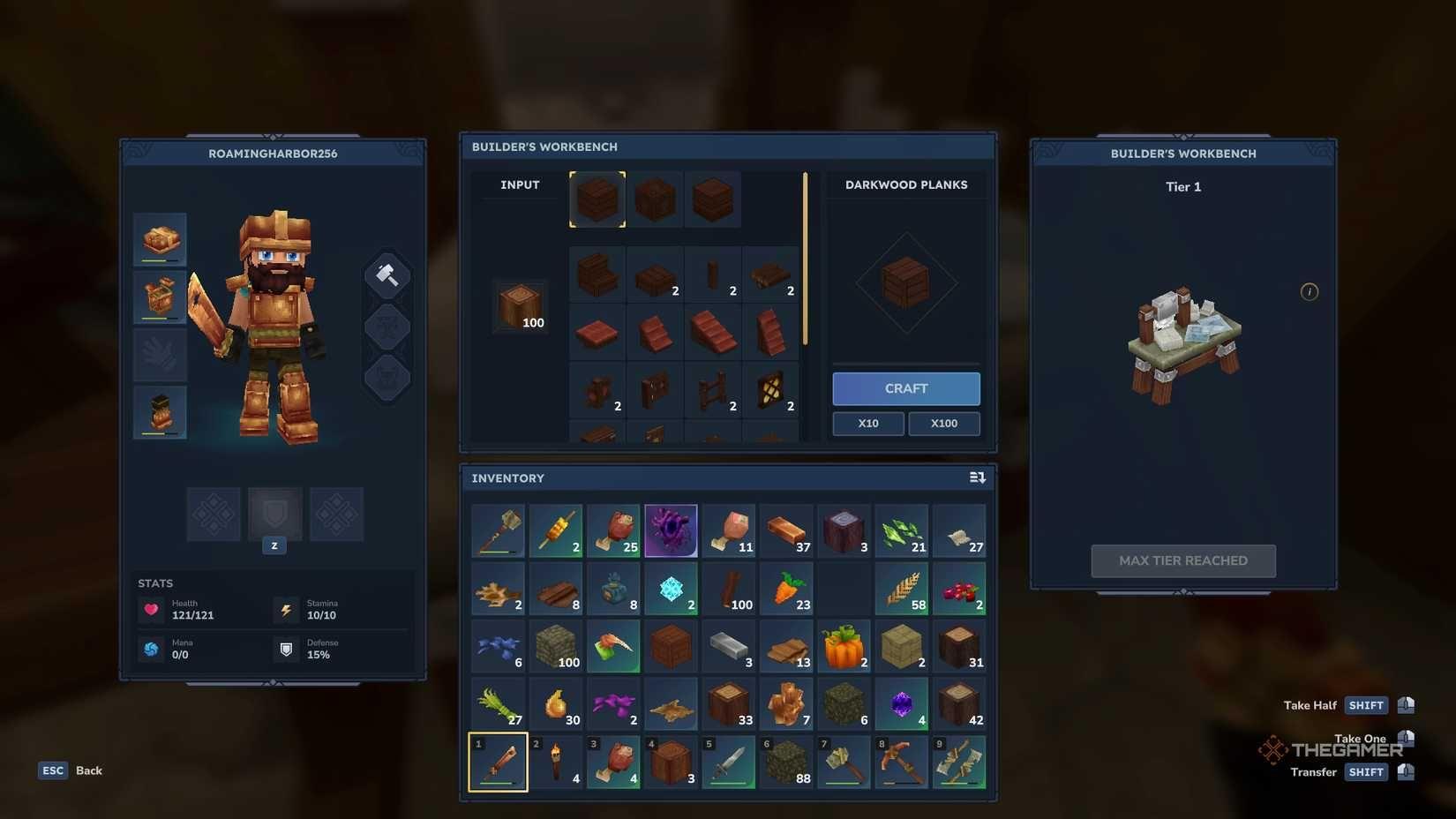The image size is (1456, 819).
Task: Click the inventory sort icon
Action: (977, 477)
